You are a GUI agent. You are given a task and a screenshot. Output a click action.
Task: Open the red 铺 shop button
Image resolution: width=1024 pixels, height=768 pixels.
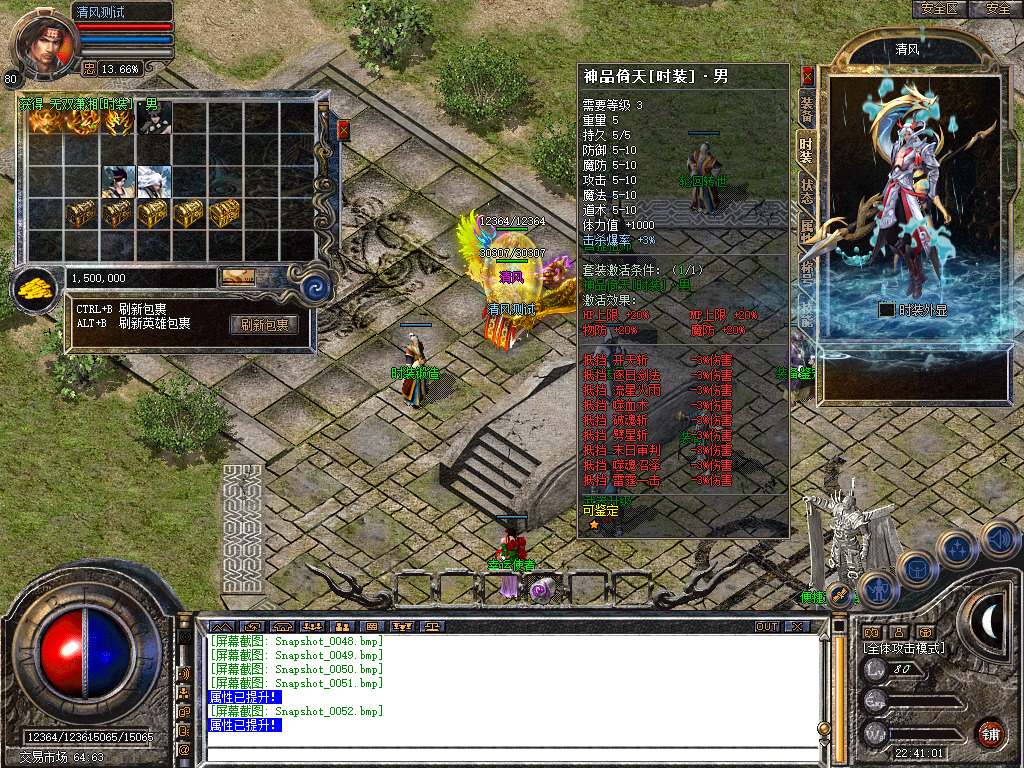(990, 733)
